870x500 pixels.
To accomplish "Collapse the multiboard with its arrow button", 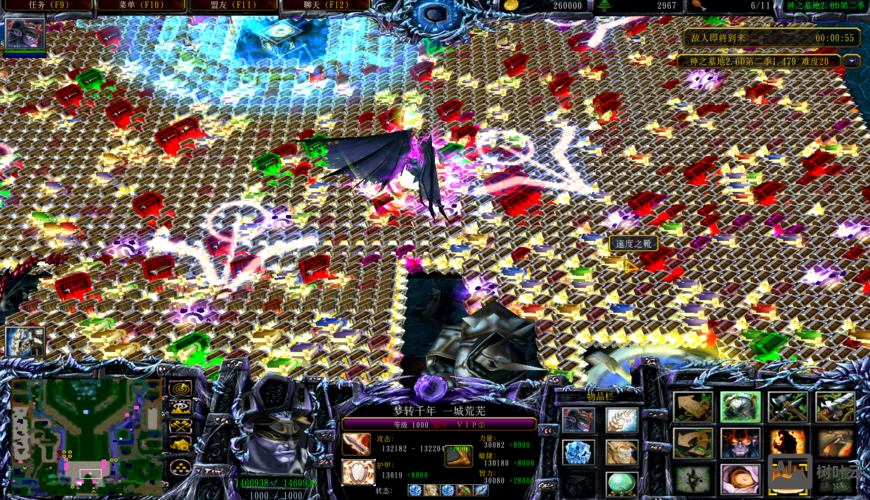I will (851, 61).
